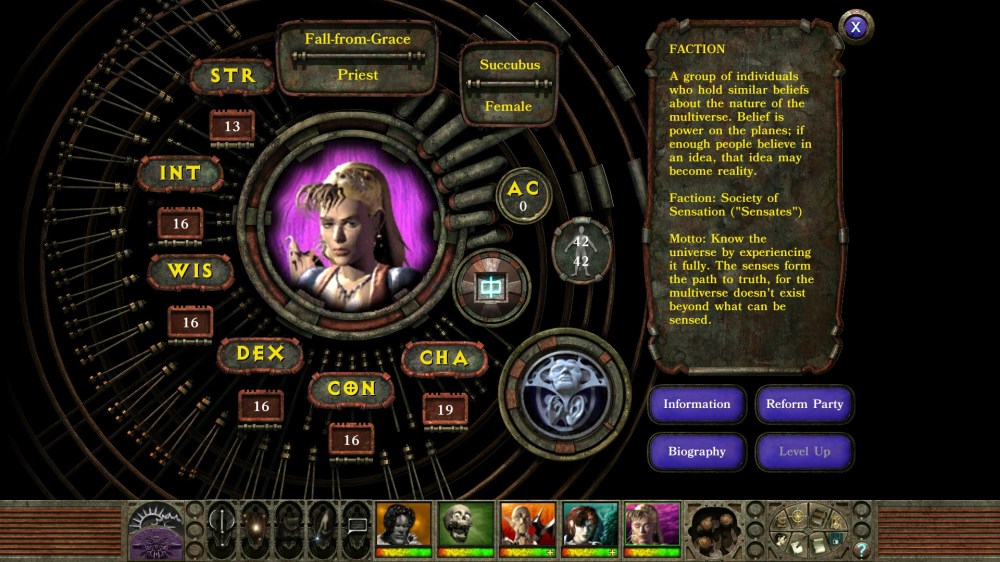This screenshot has height=562, width=1000.
Task: Click the Reform Party button
Action: pyautogui.click(x=804, y=404)
